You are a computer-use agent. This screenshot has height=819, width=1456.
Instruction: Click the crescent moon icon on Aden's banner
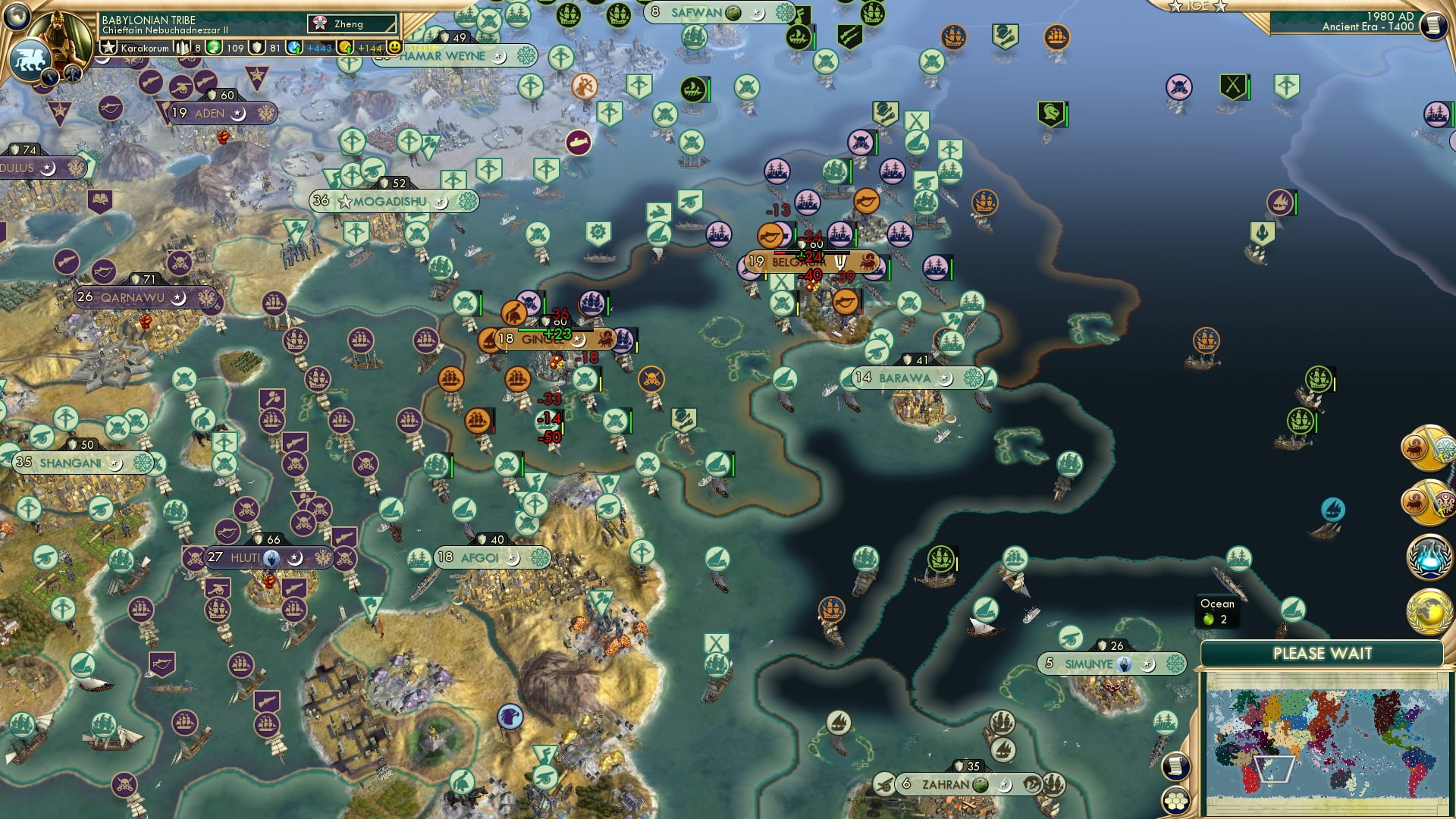point(240,114)
